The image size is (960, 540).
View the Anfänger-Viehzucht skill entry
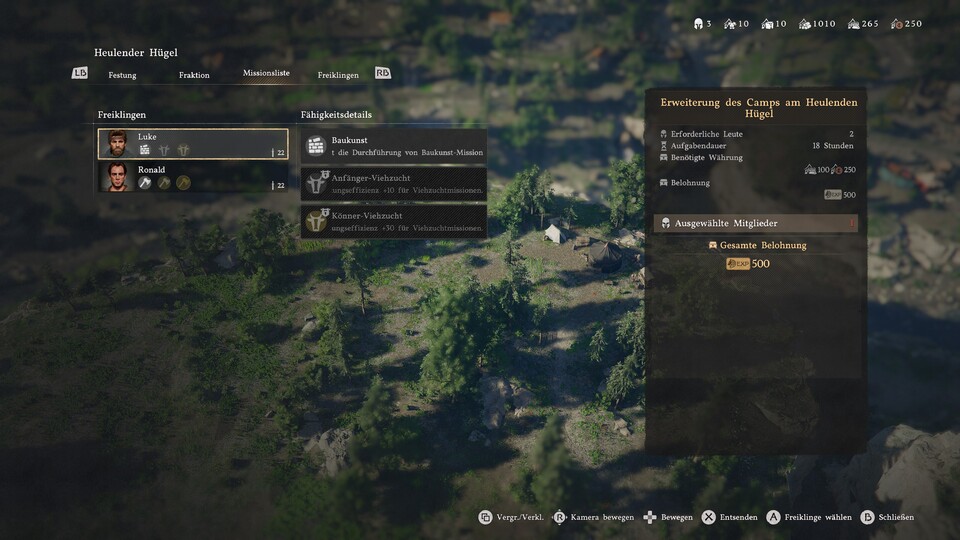coord(394,183)
